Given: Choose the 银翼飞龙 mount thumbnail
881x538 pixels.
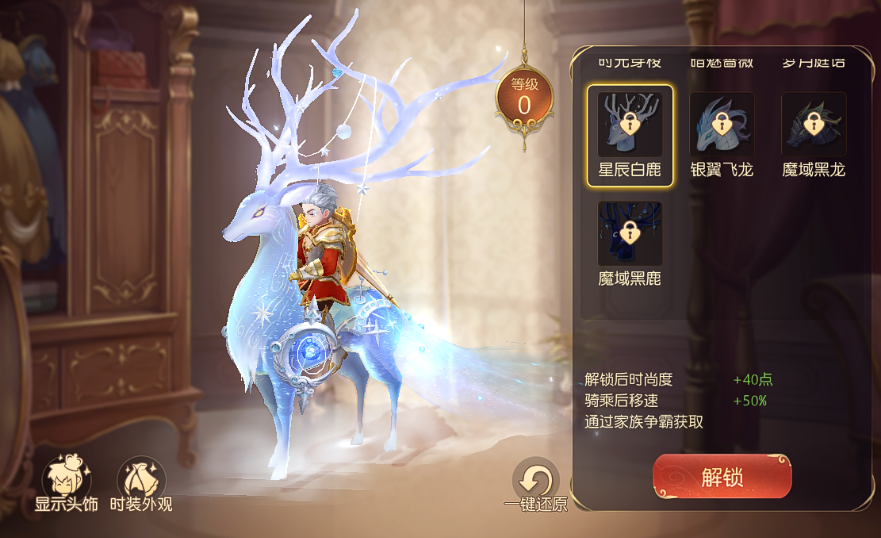Looking at the screenshot, I should pos(721,126).
